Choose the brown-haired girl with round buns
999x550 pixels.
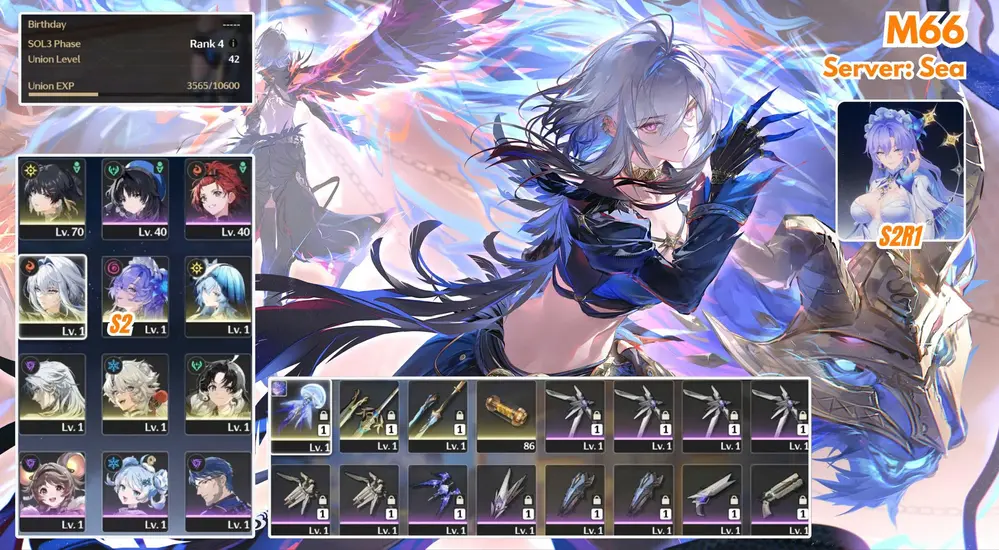tap(52, 491)
